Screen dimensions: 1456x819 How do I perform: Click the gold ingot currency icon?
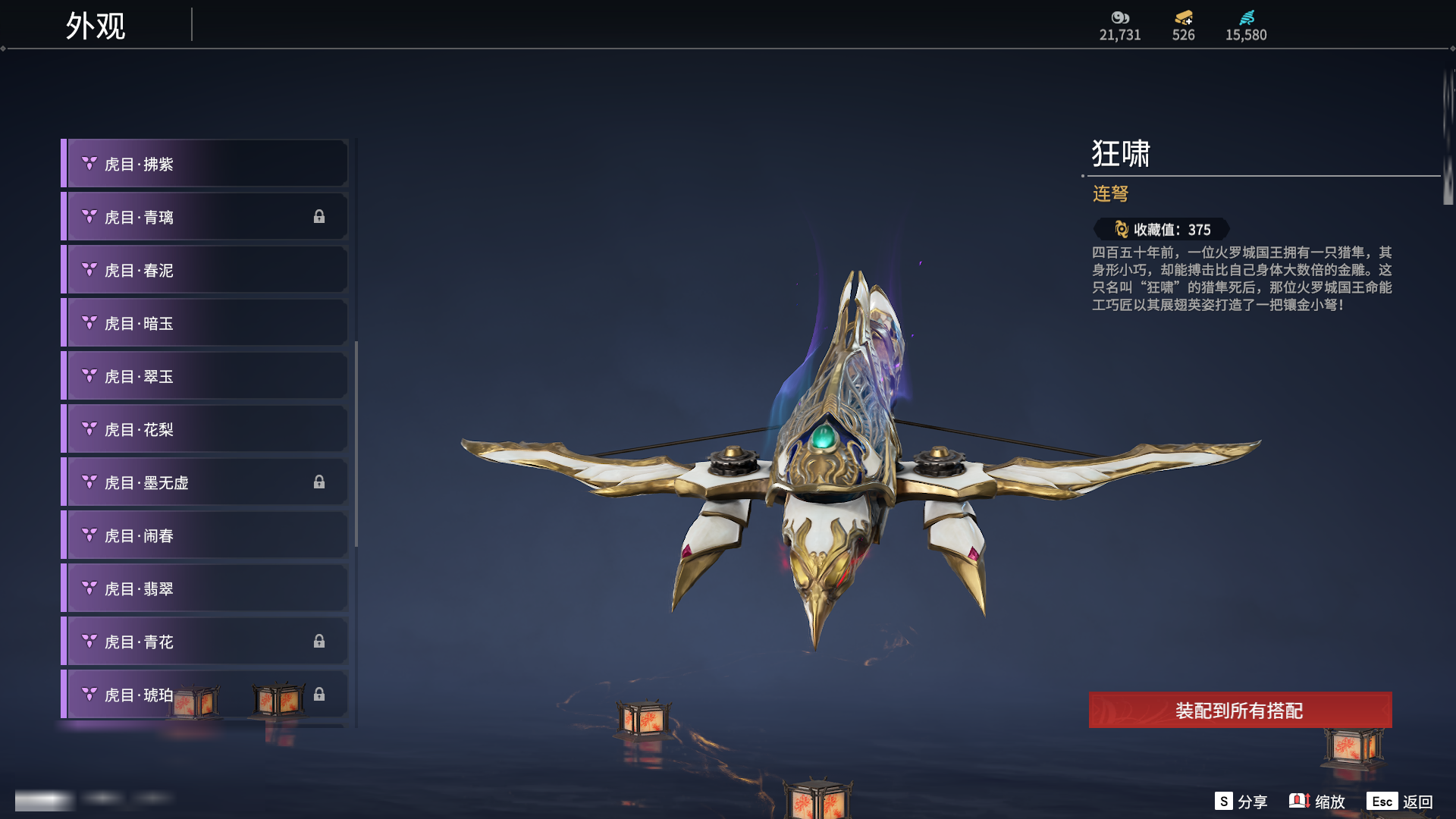pos(1183,17)
